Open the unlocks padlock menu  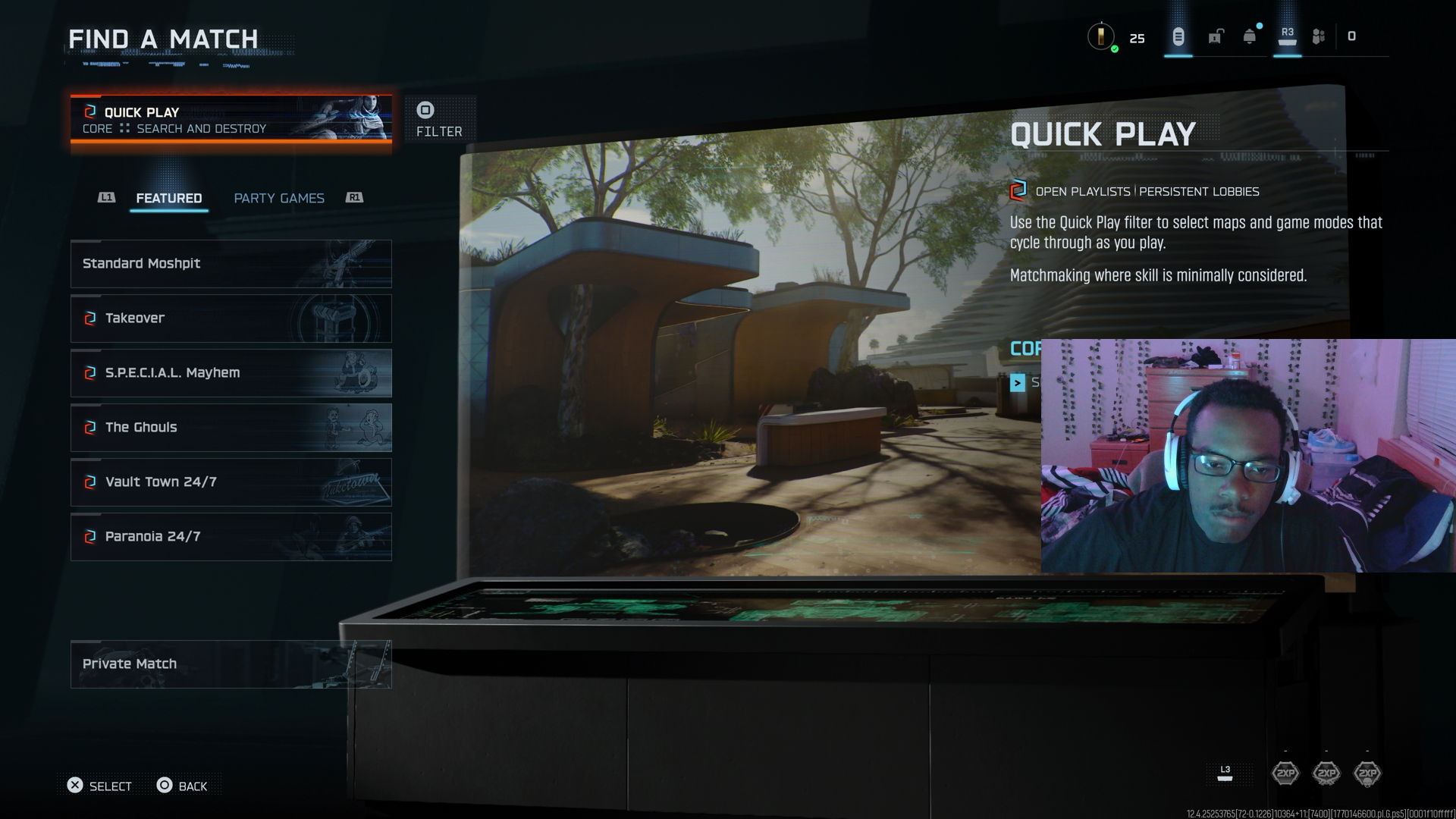click(x=1215, y=36)
